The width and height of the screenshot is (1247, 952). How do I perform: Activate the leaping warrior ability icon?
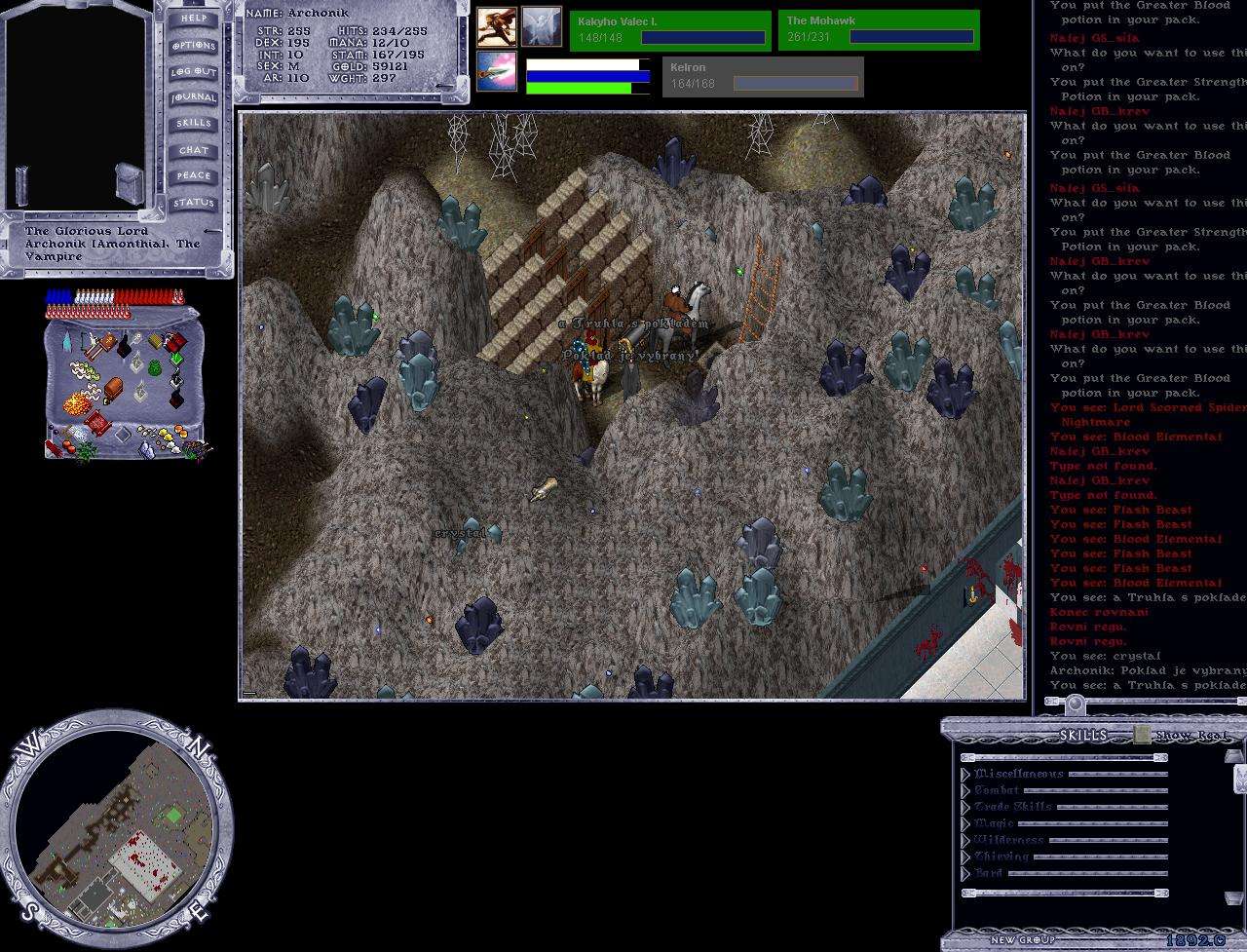[496, 26]
